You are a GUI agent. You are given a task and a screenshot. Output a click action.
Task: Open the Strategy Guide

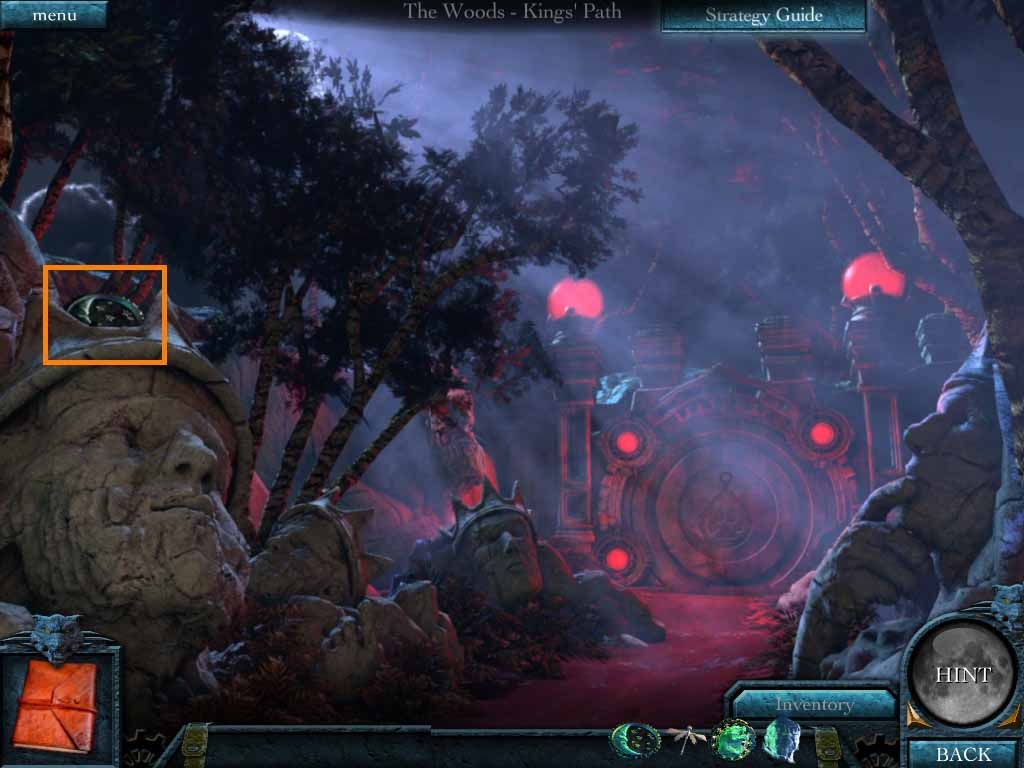[763, 15]
